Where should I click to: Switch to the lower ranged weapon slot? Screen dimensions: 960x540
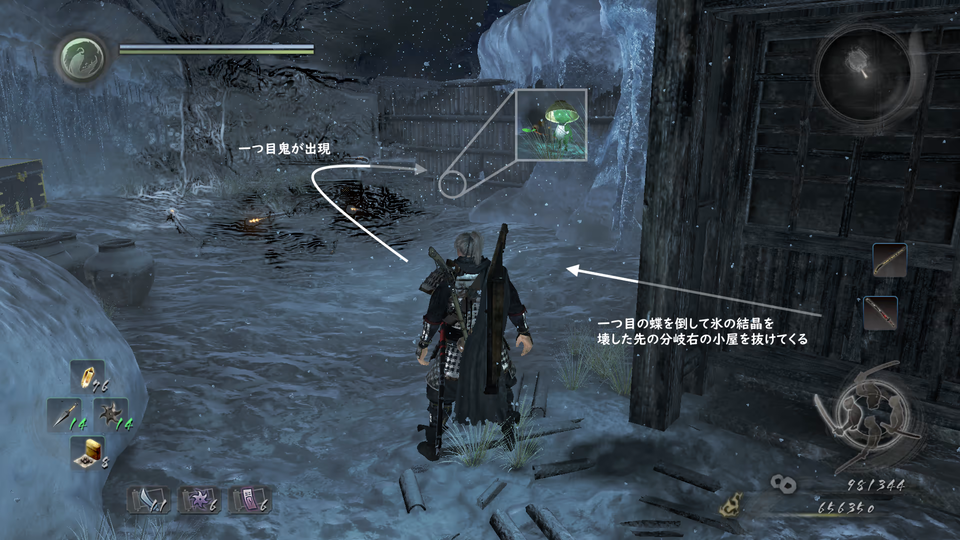click(x=880, y=313)
